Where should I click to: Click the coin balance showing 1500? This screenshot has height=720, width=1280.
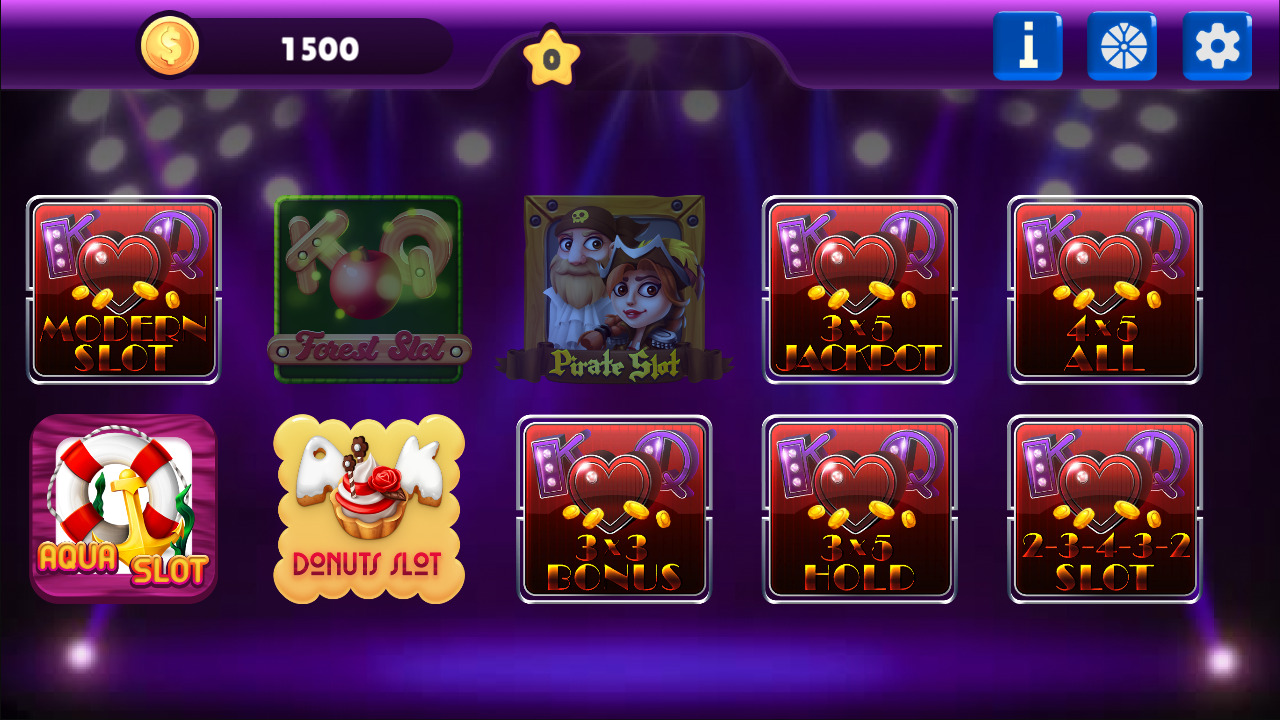pos(318,46)
